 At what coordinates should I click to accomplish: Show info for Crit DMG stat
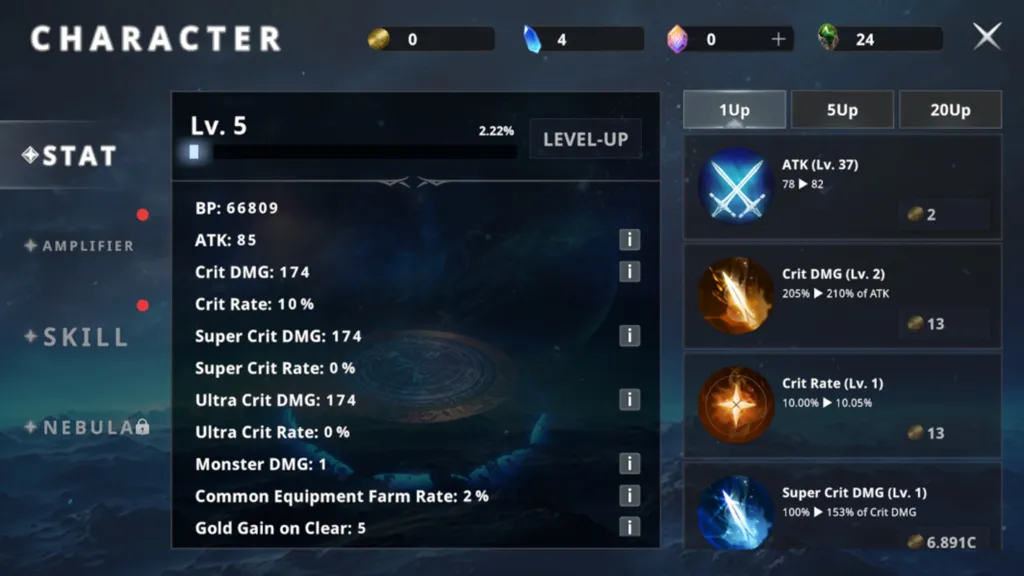coord(629,272)
